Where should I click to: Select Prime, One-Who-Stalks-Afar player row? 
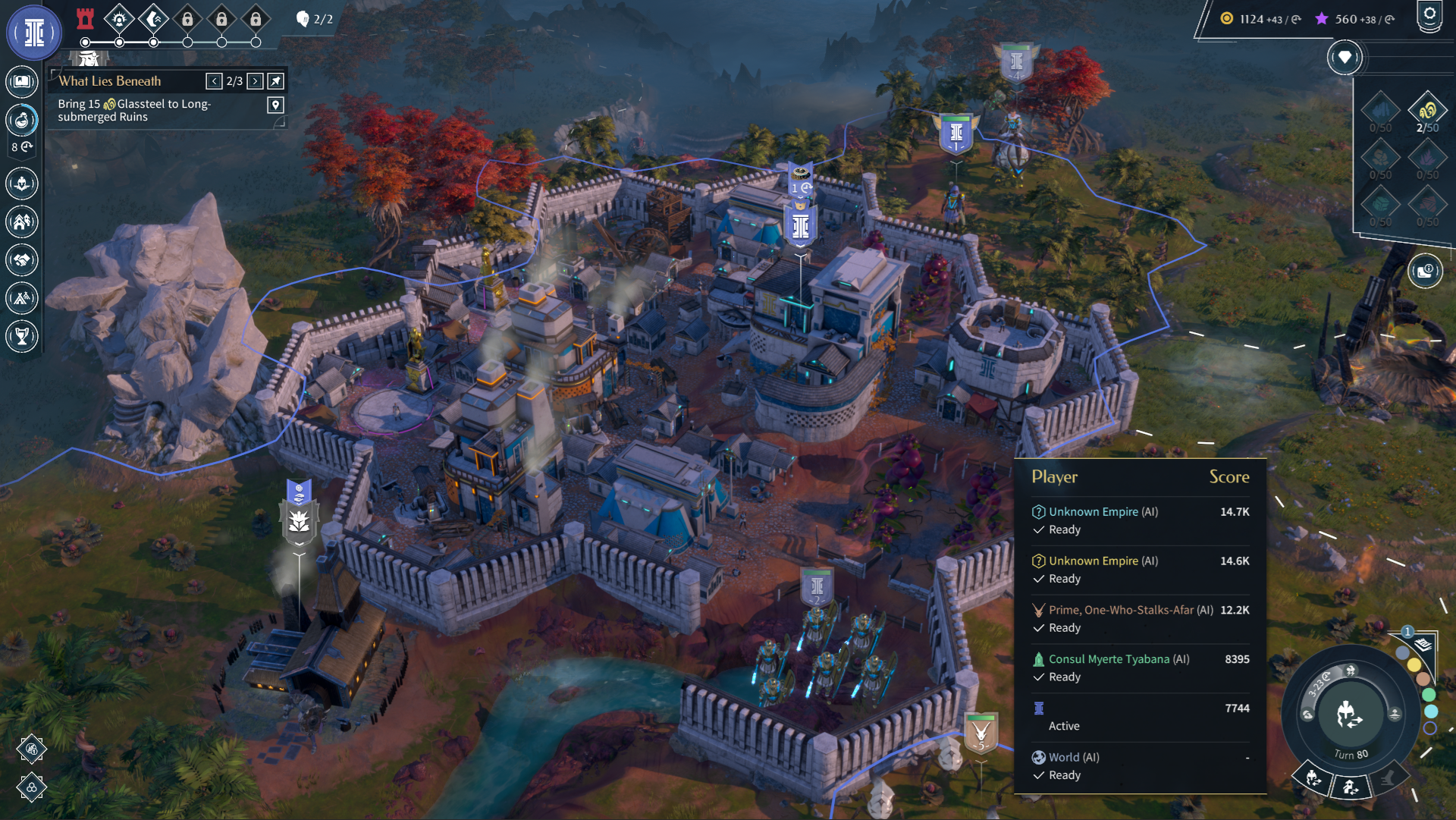tap(1130, 610)
